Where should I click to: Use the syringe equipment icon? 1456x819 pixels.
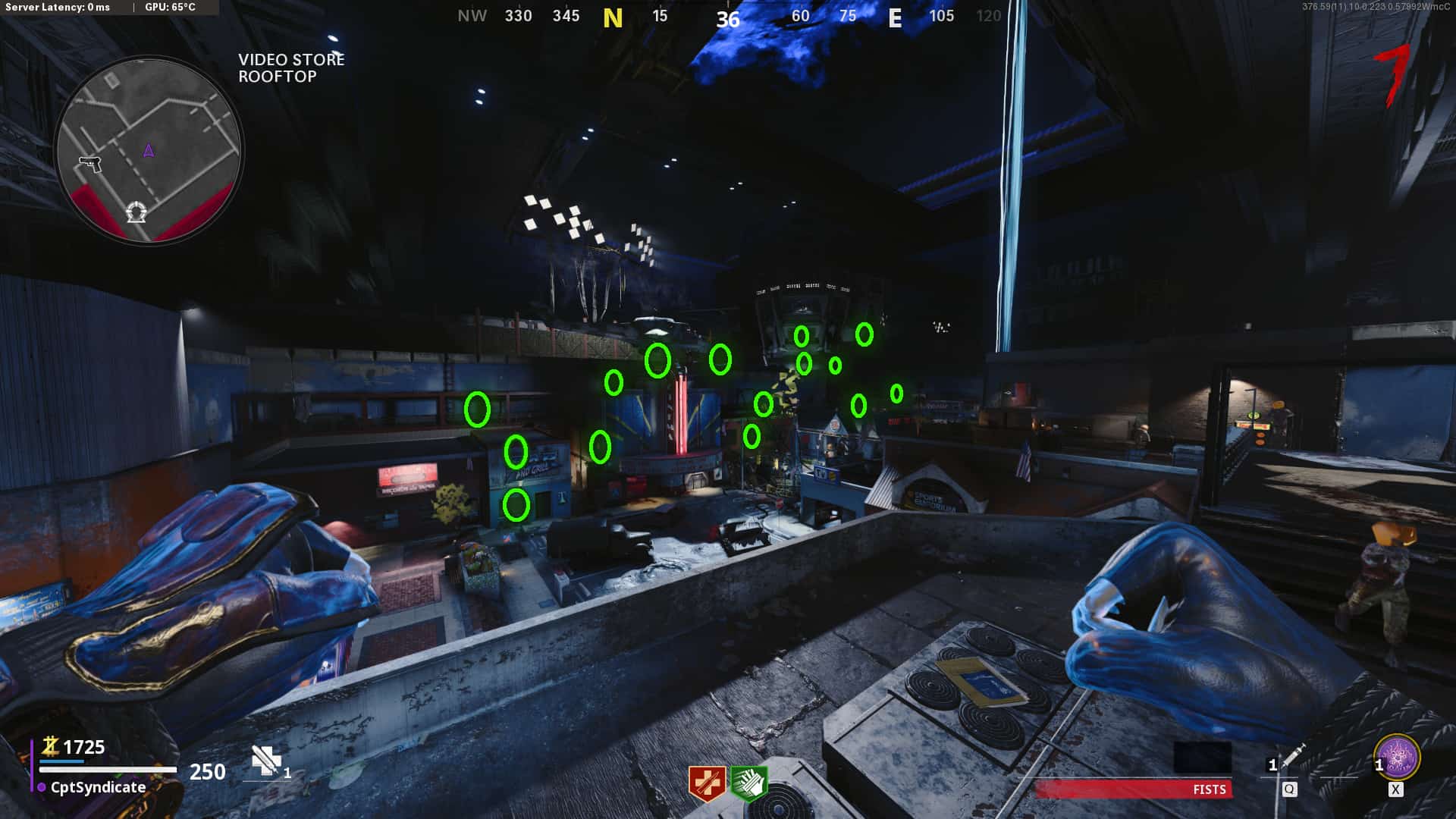point(1292,755)
